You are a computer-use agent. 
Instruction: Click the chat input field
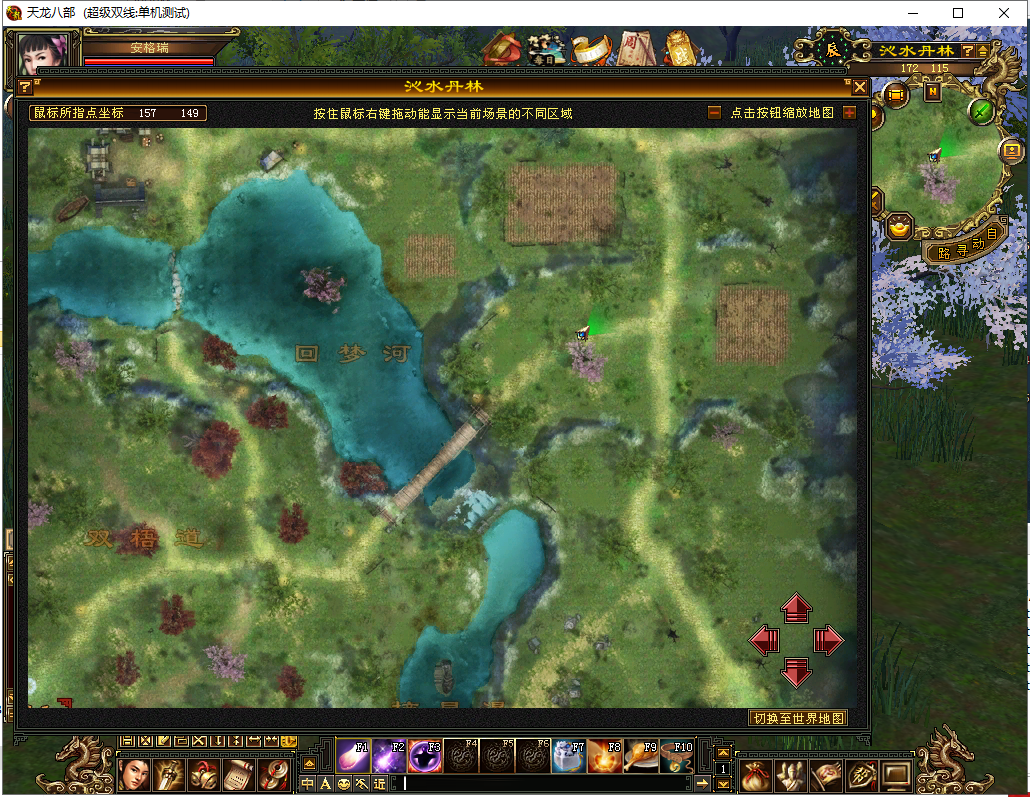tap(550, 784)
